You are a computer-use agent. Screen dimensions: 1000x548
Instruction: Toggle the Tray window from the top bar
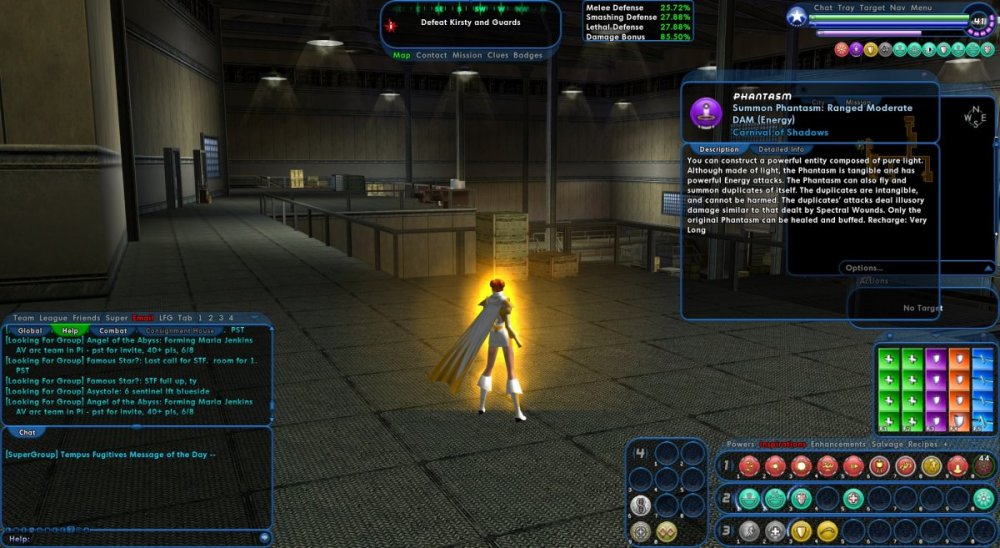[846, 8]
